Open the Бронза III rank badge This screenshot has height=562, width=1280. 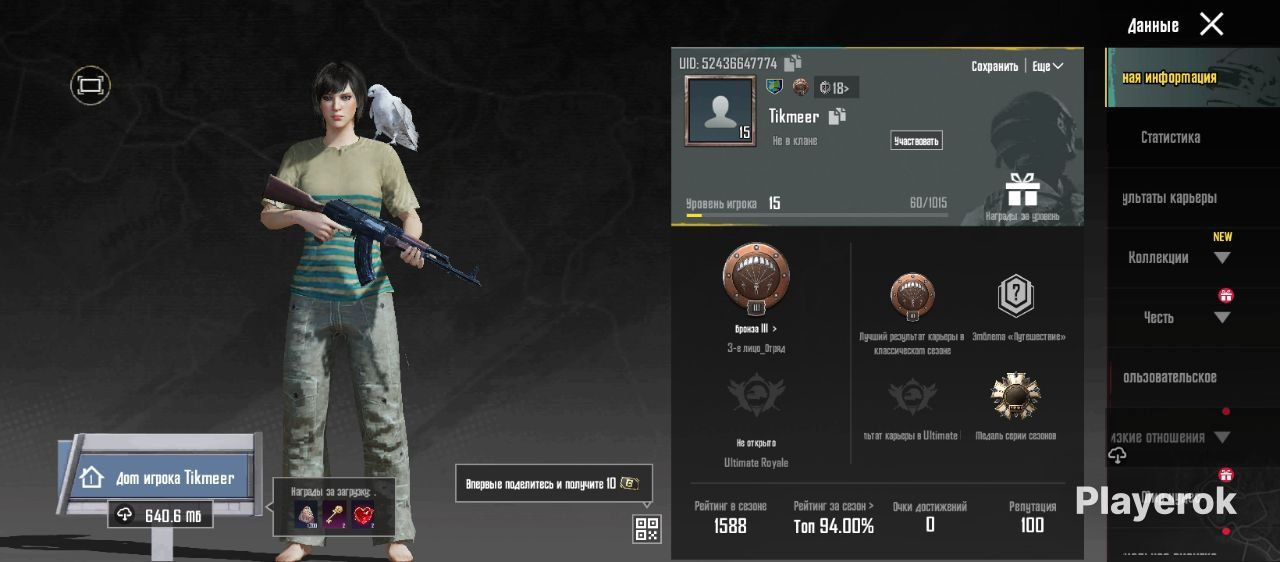tap(756, 278)
